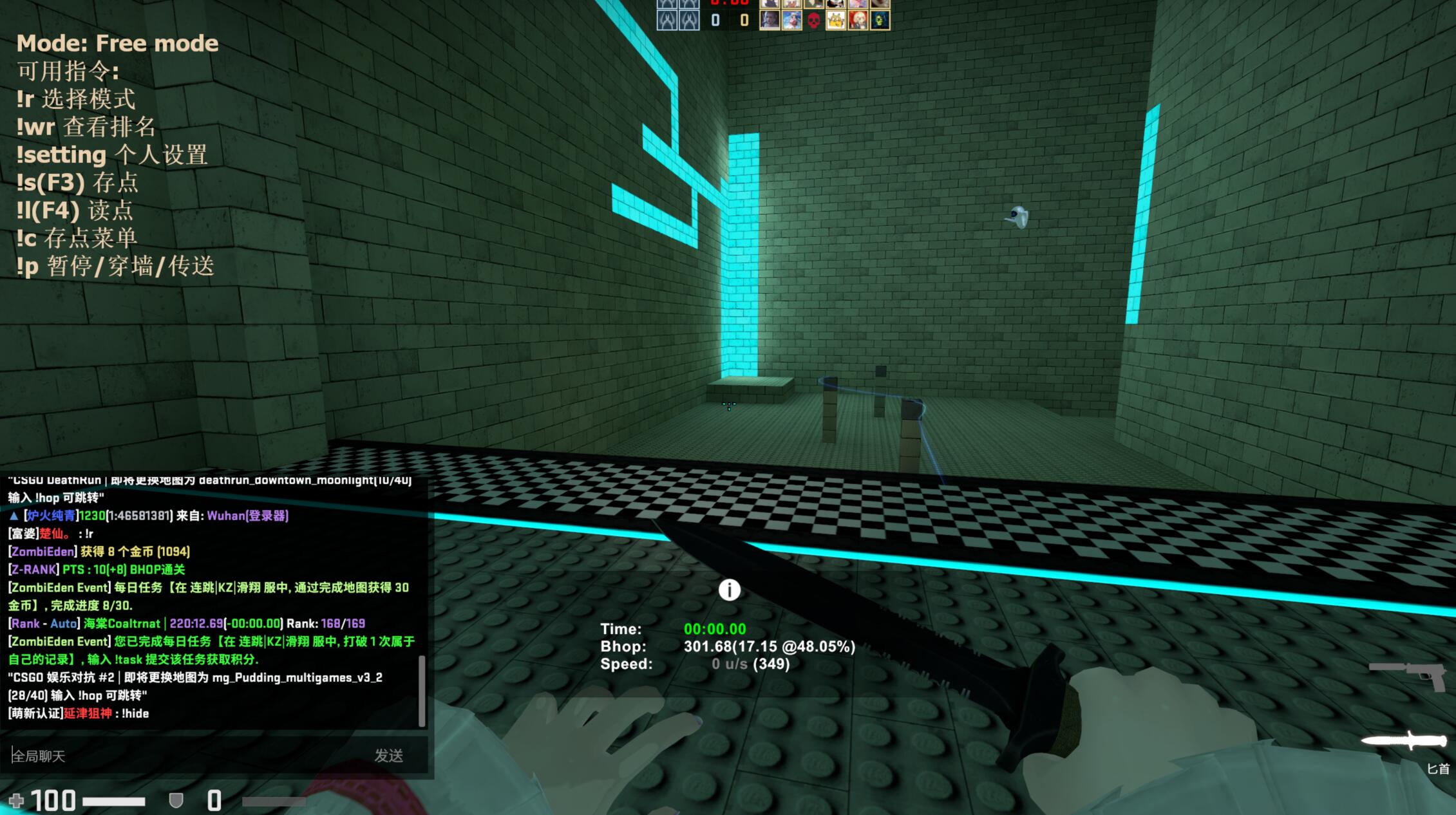Select the red skull dead-player icon
Image resolution: width=1456 pixels, height=815 pixels.
click(x=813, y=21)
